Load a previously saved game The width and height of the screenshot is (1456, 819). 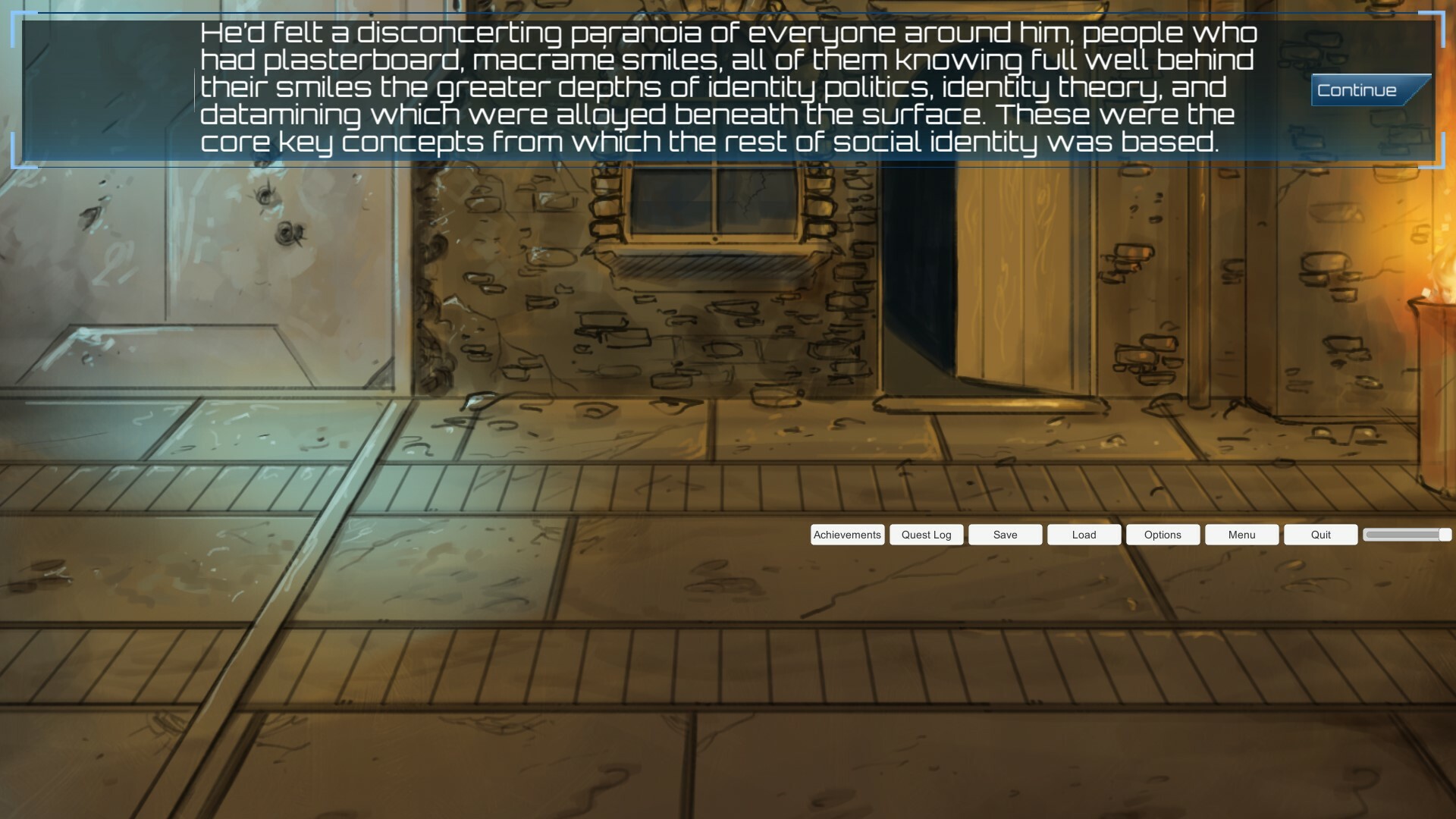(1084, 535)
